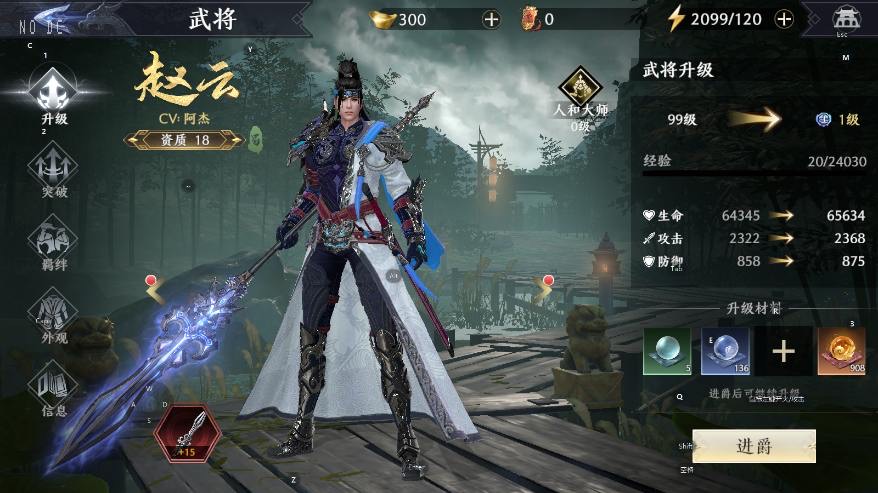This screenshot has height=493, width=878.
Task: Click the 进爵 promotion button
Action: 753,446
